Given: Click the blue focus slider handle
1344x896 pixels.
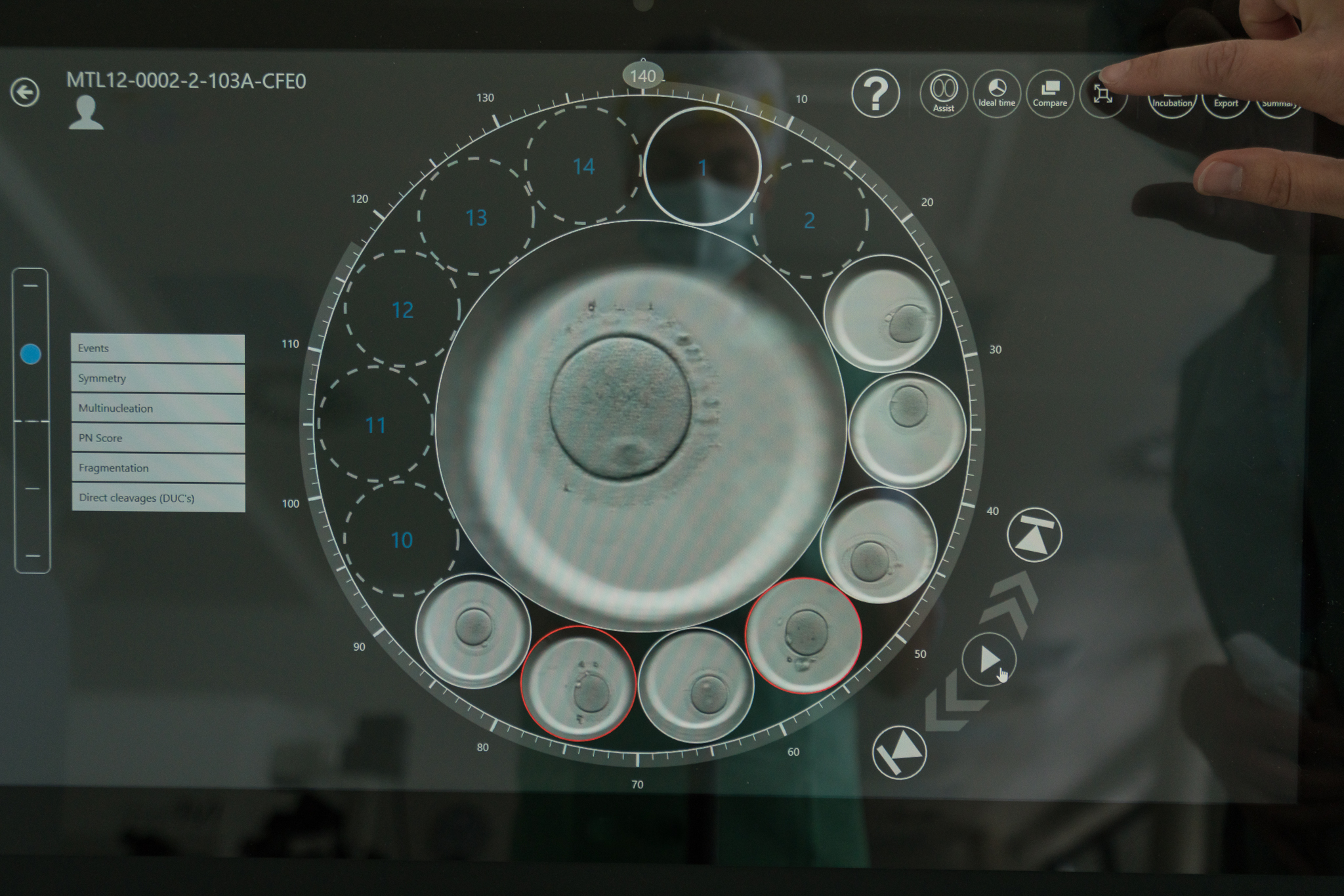Looking at the screenshot, I should point(31,354).
